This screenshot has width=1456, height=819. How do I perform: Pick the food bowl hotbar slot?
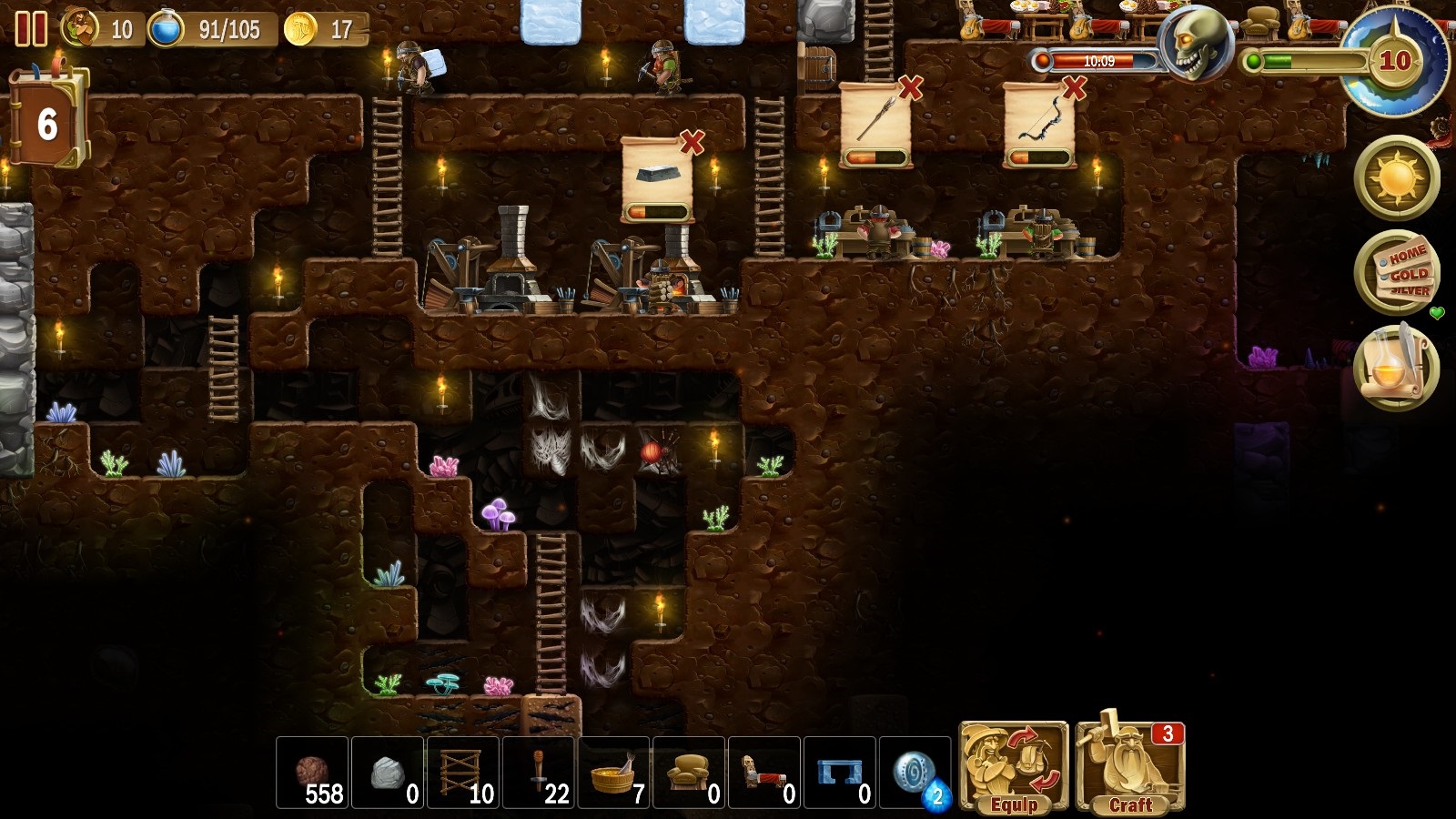(x=614, y=773)
